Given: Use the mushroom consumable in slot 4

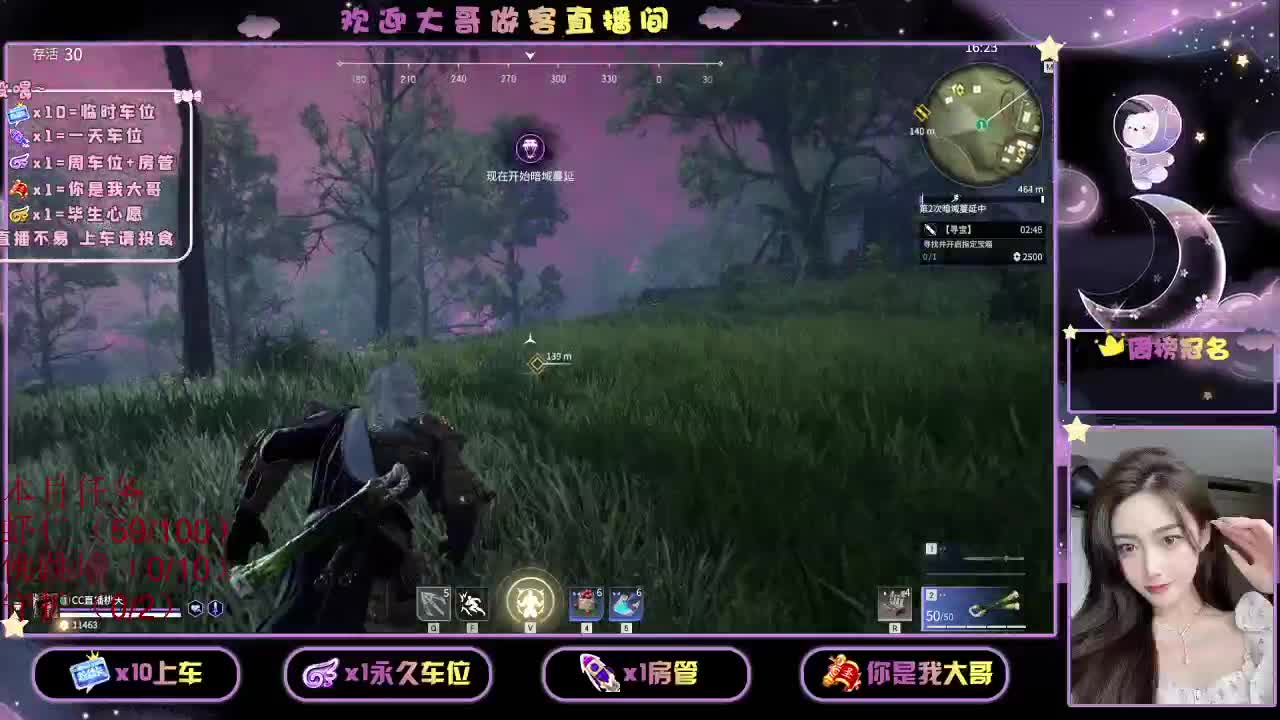Looking at the screenshot, I should point(583,600).
